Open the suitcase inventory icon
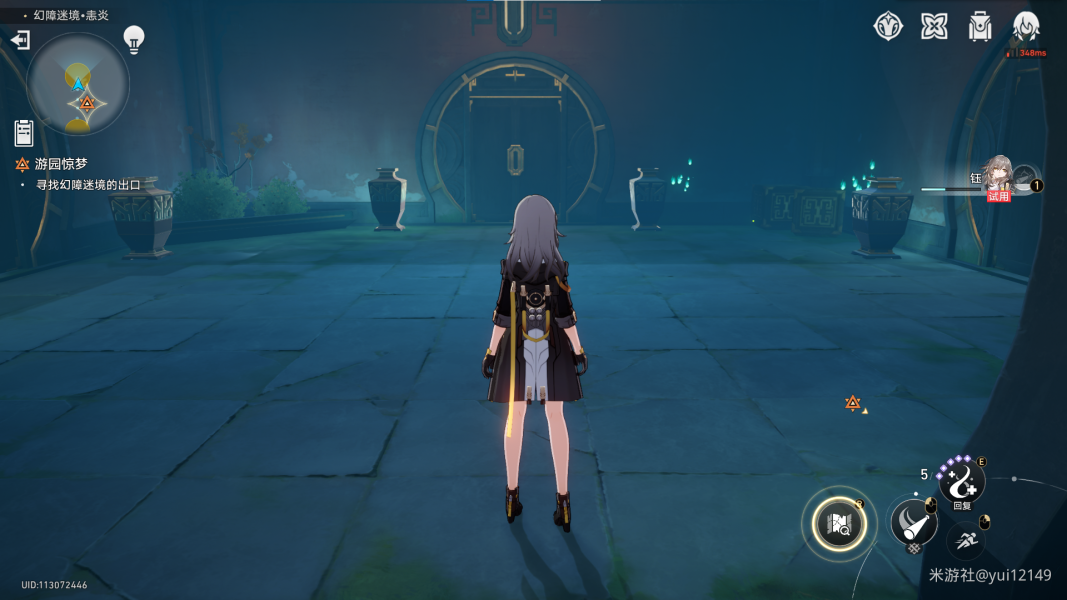 pos(980,26)
